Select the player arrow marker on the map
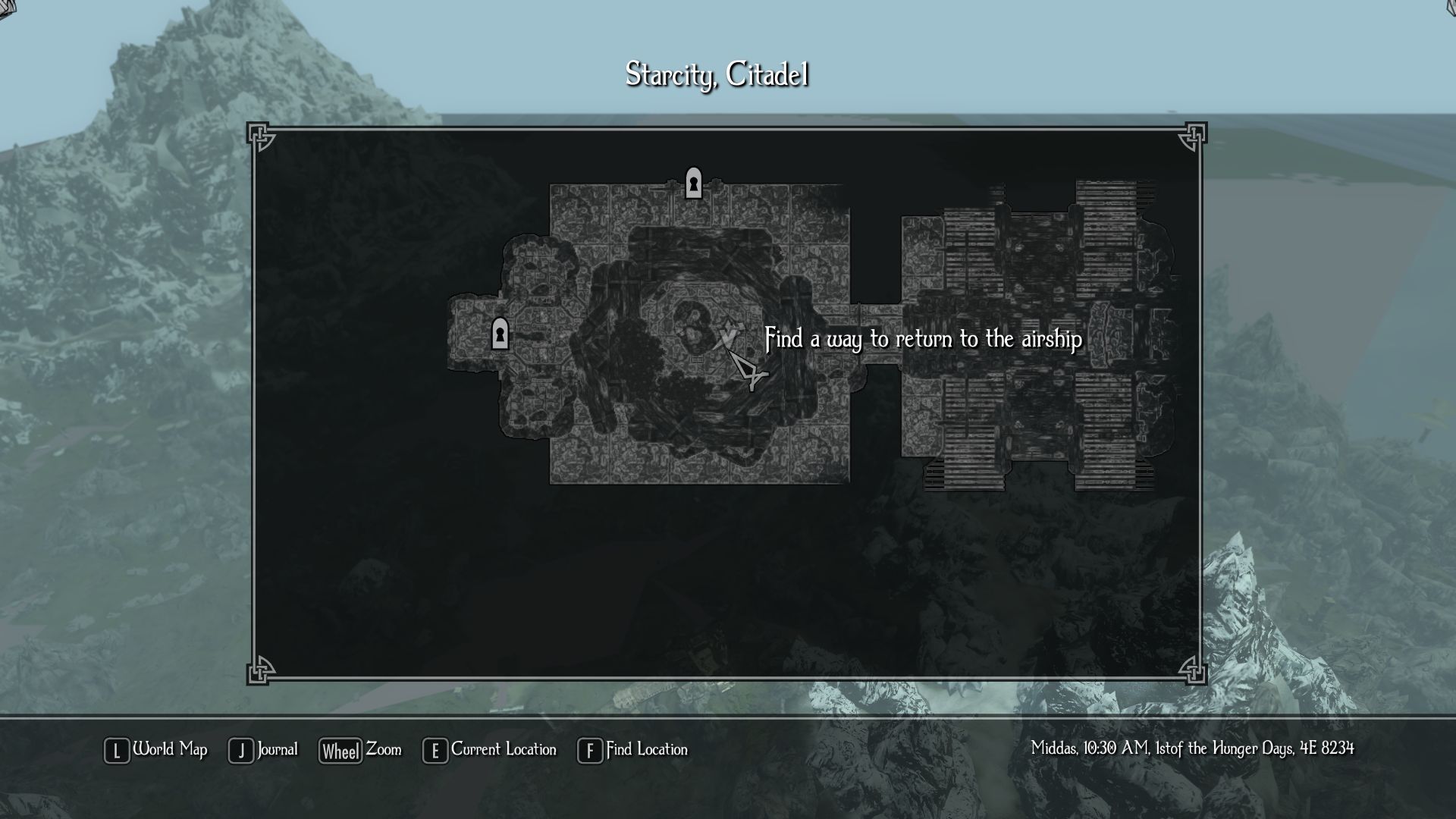1456x819 pixels. click(x=748, y=372)
